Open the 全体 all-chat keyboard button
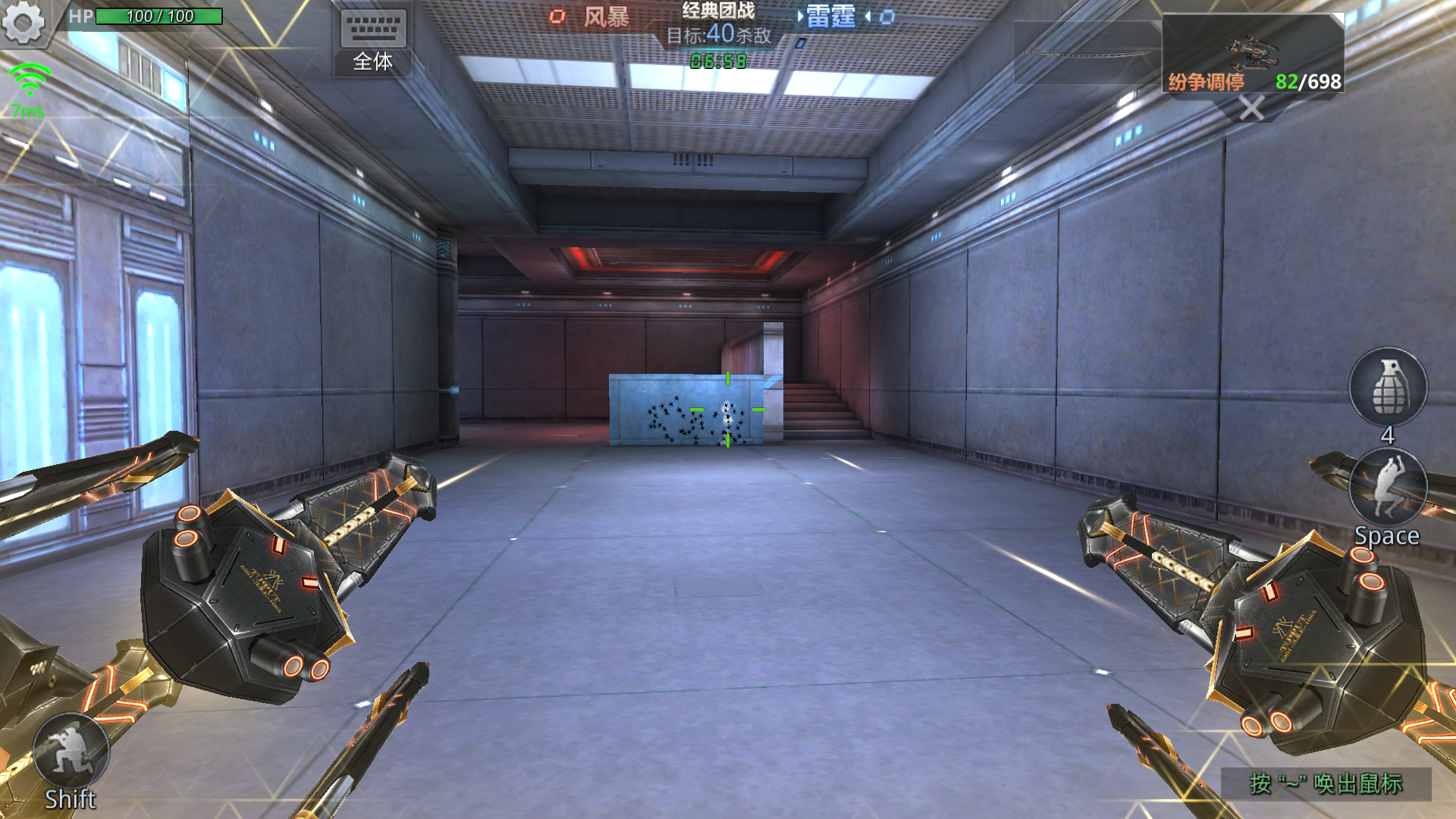 click(373, 42)
